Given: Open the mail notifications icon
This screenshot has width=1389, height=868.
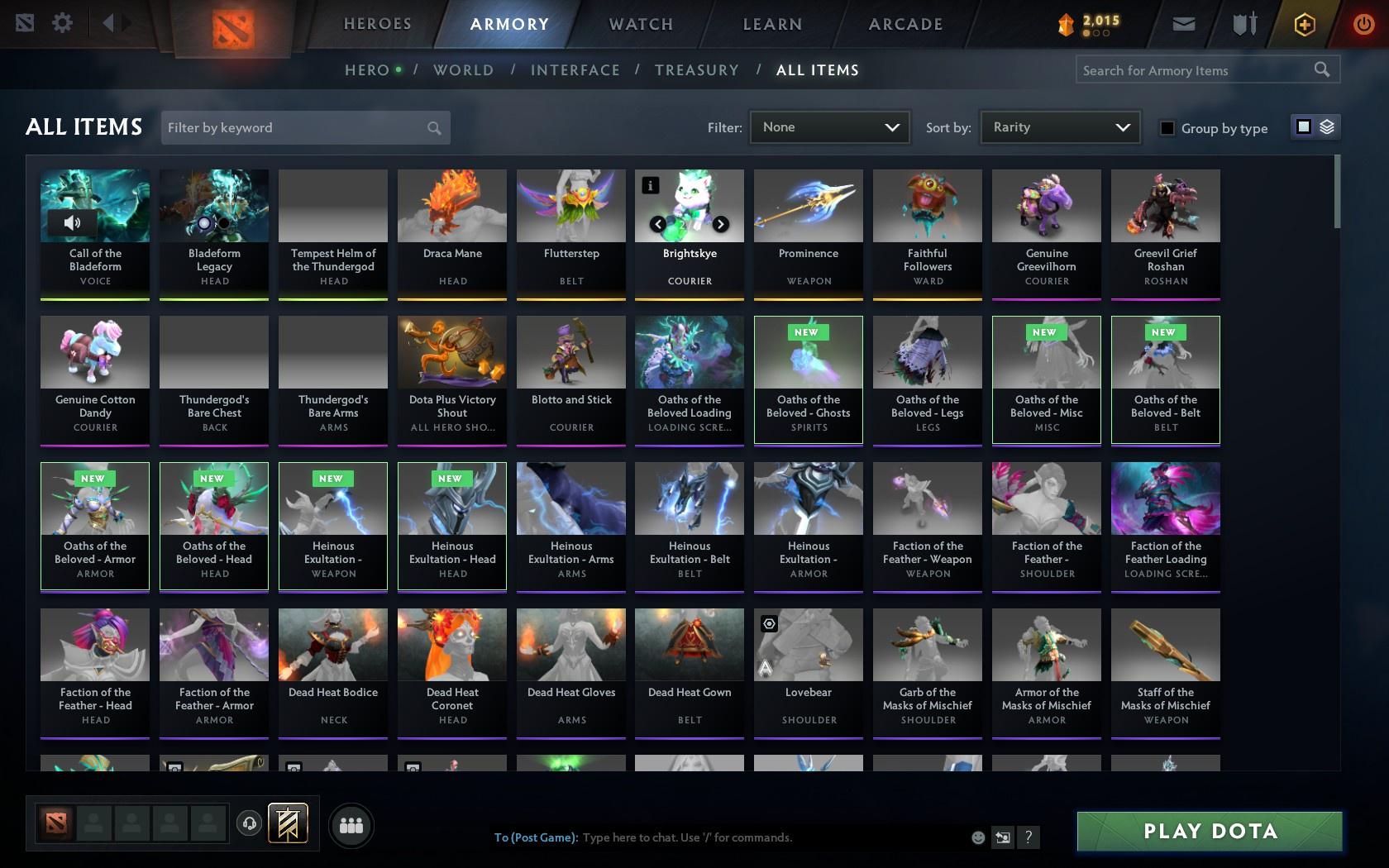Looking at the screenshot, I should pyautogui.click(x=1183, y=24).
